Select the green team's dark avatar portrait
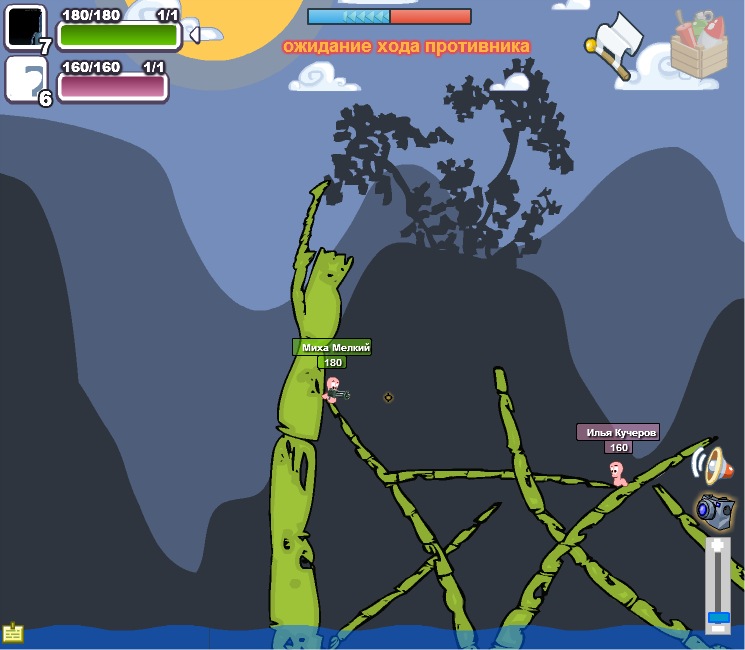The width and height of the screenshot is (745, 650). click(26, 27)
